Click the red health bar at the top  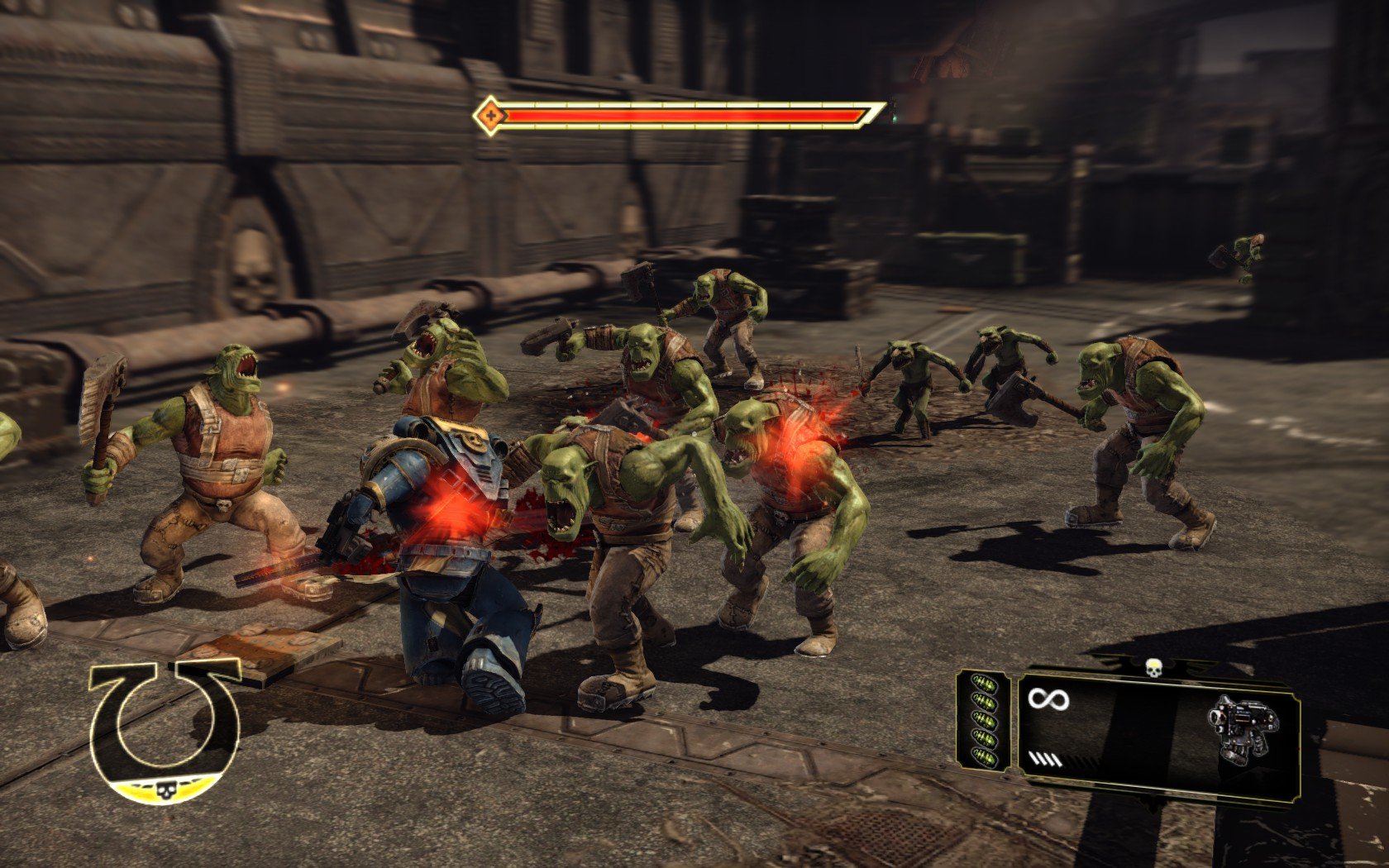686,117
